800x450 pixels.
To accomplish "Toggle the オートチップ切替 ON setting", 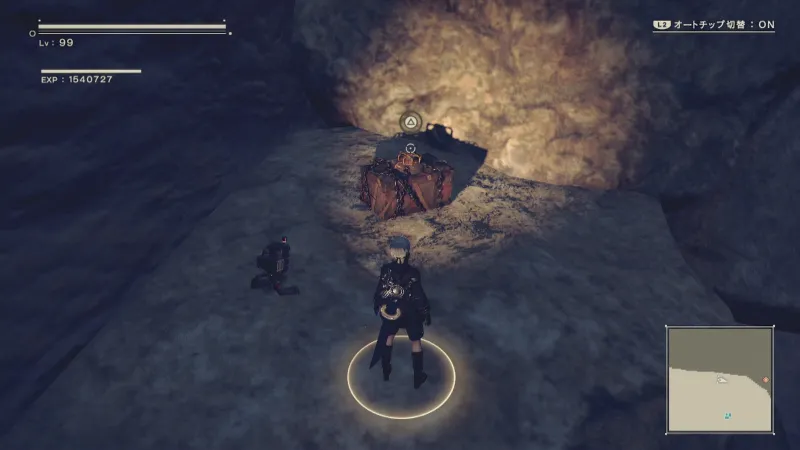I will tap(714, 25).
